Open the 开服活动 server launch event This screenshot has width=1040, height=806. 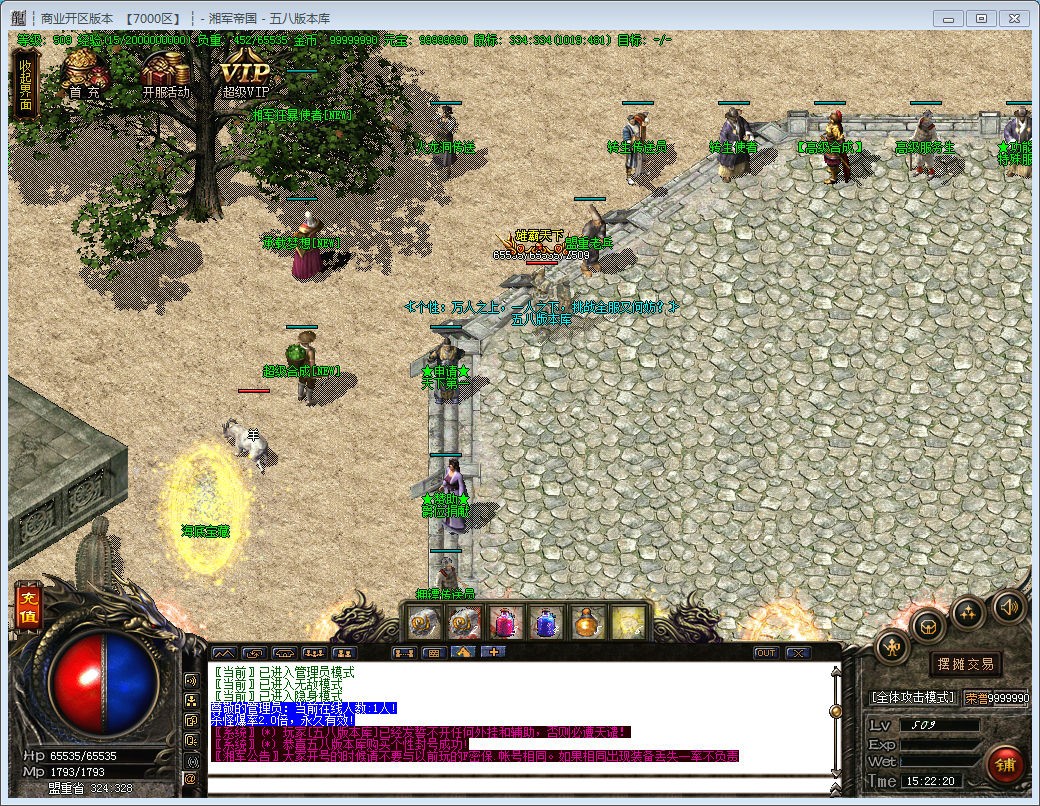point(165,76)
